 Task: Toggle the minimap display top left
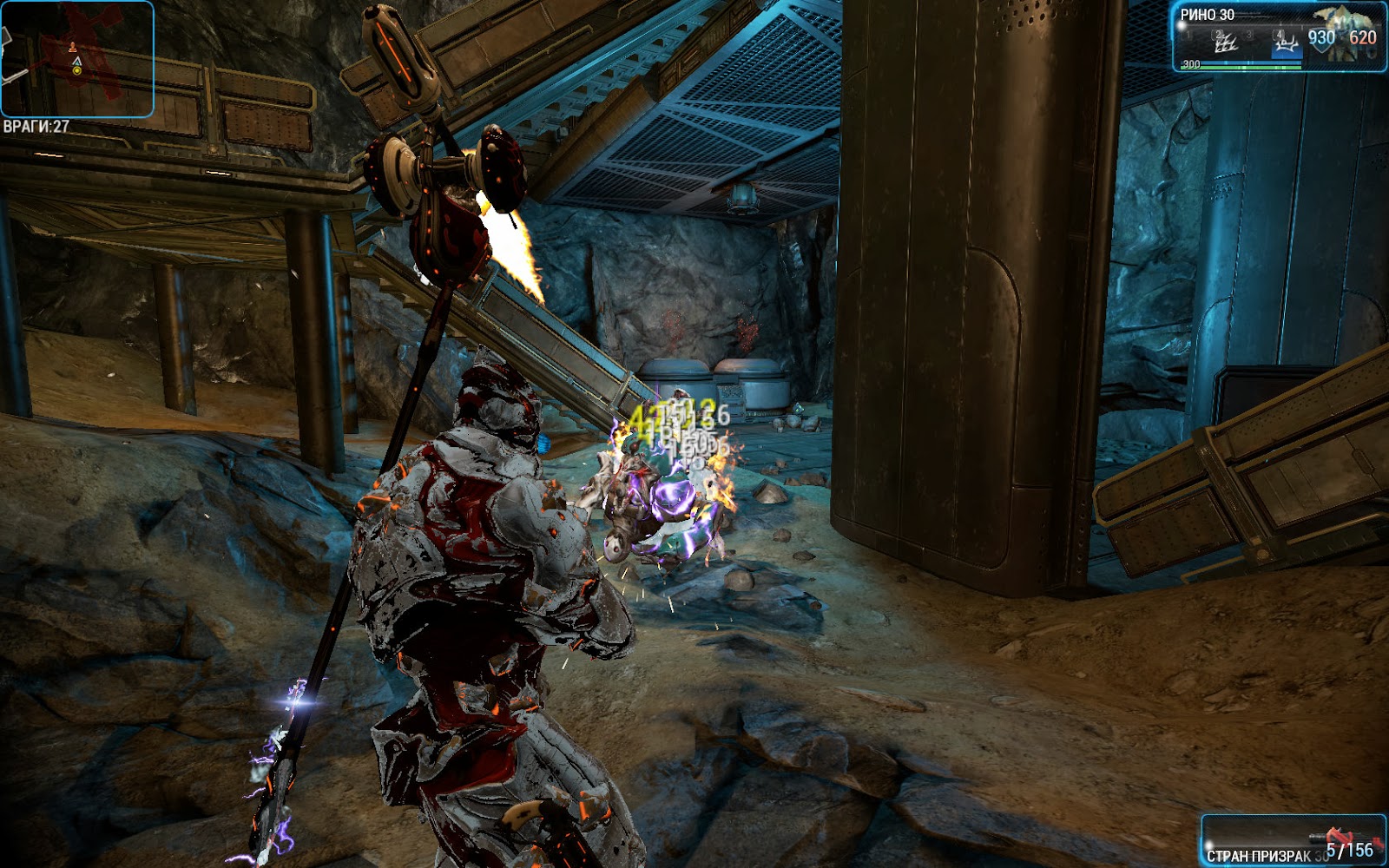[x=78, y=58]
